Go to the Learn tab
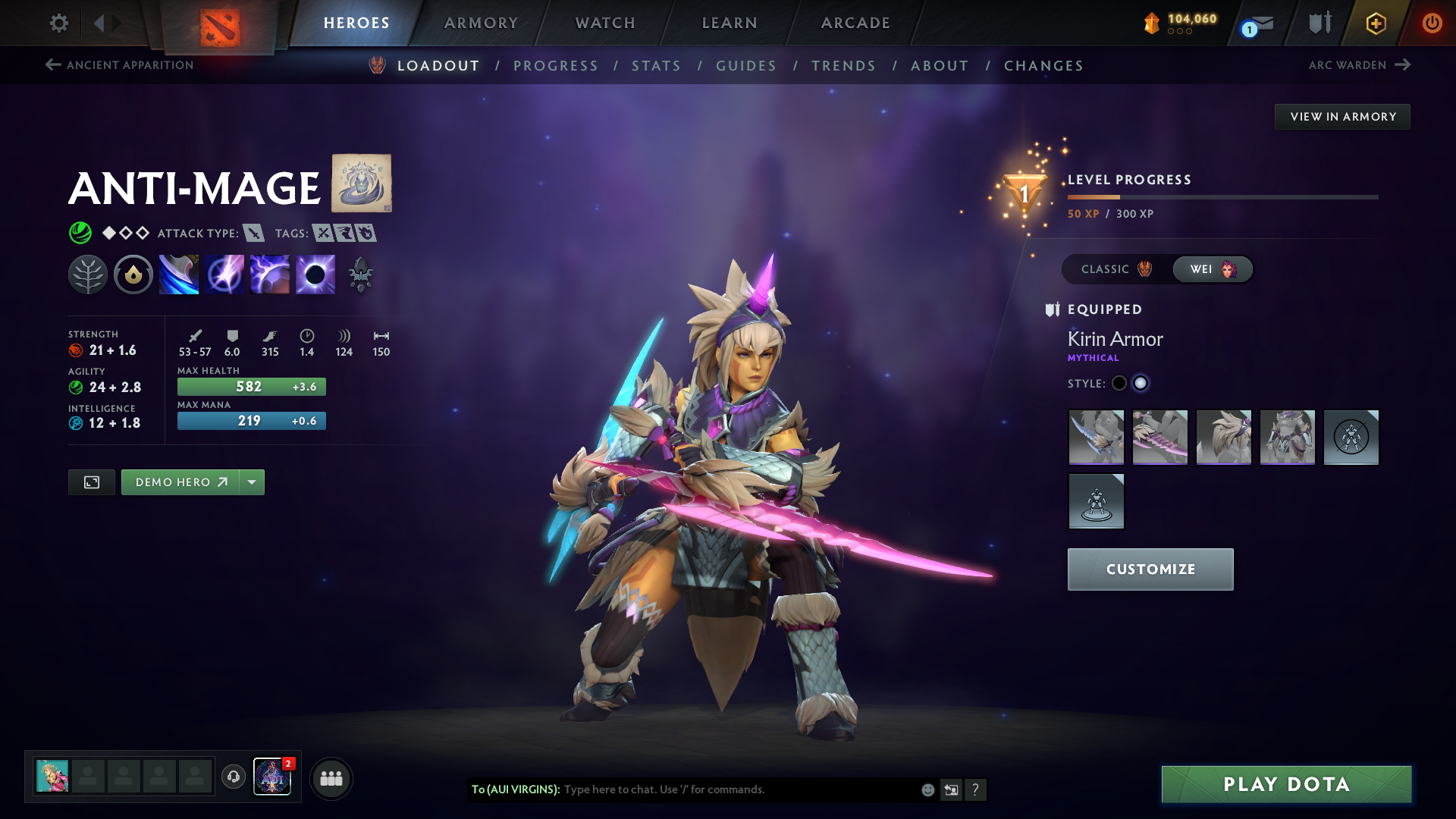 click(730, 23)
